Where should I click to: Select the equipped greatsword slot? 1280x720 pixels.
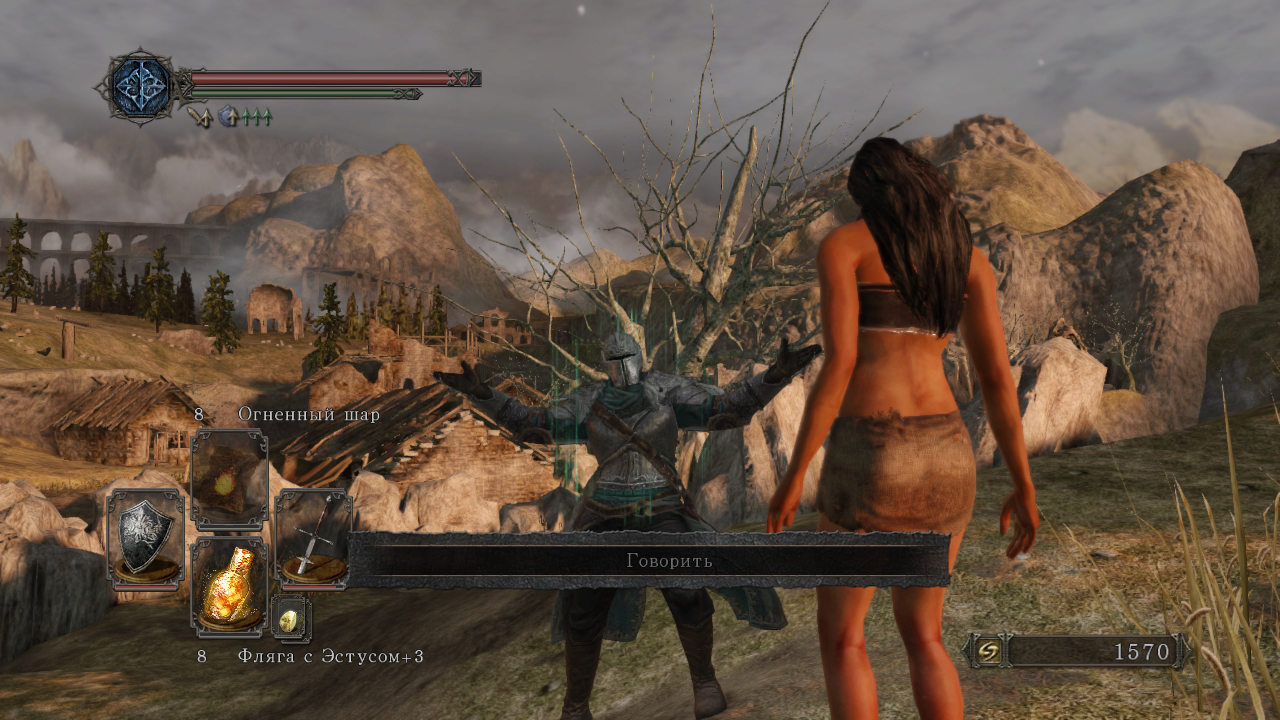313,537
